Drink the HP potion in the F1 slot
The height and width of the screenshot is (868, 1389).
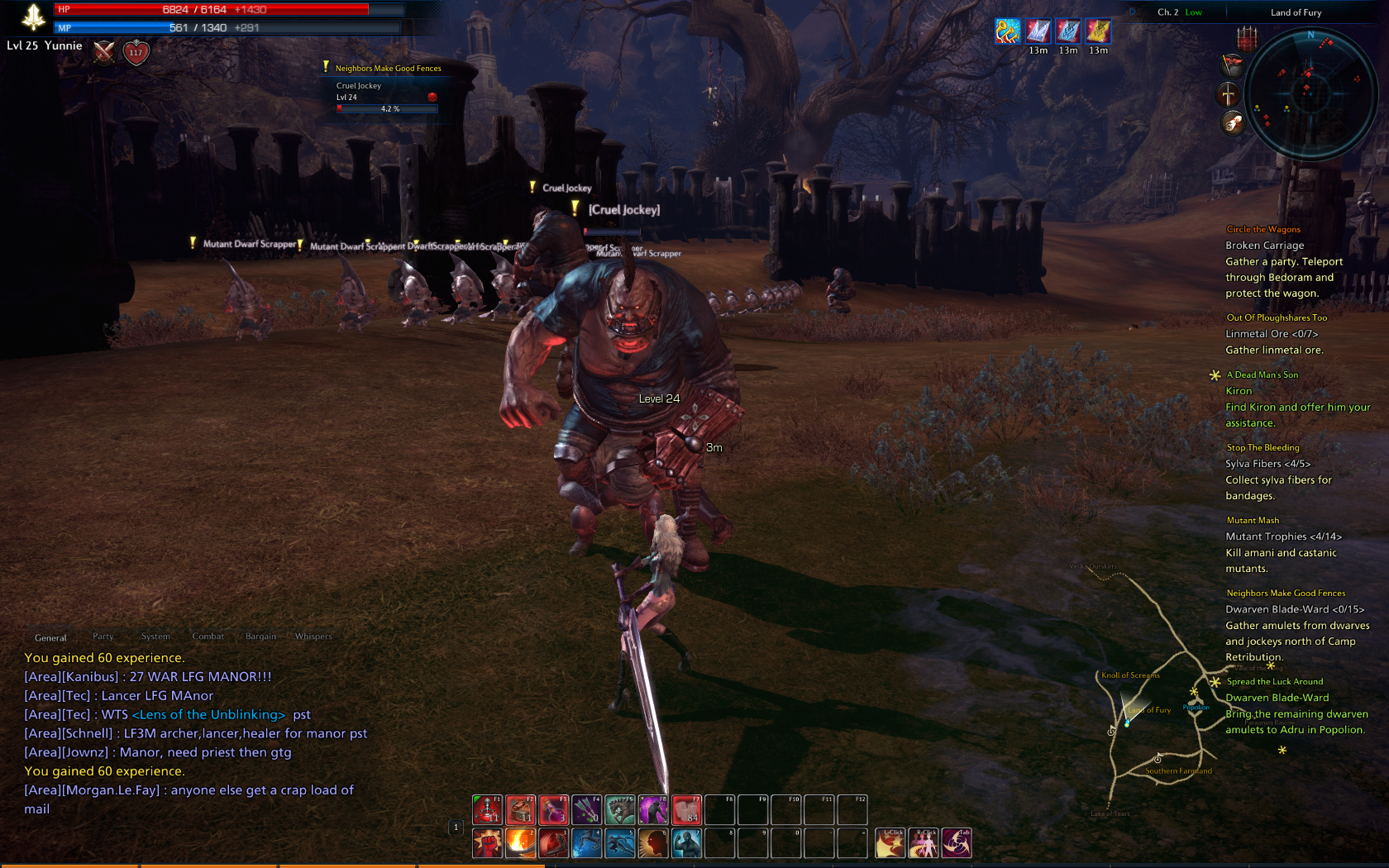click(x=486, y=808)
